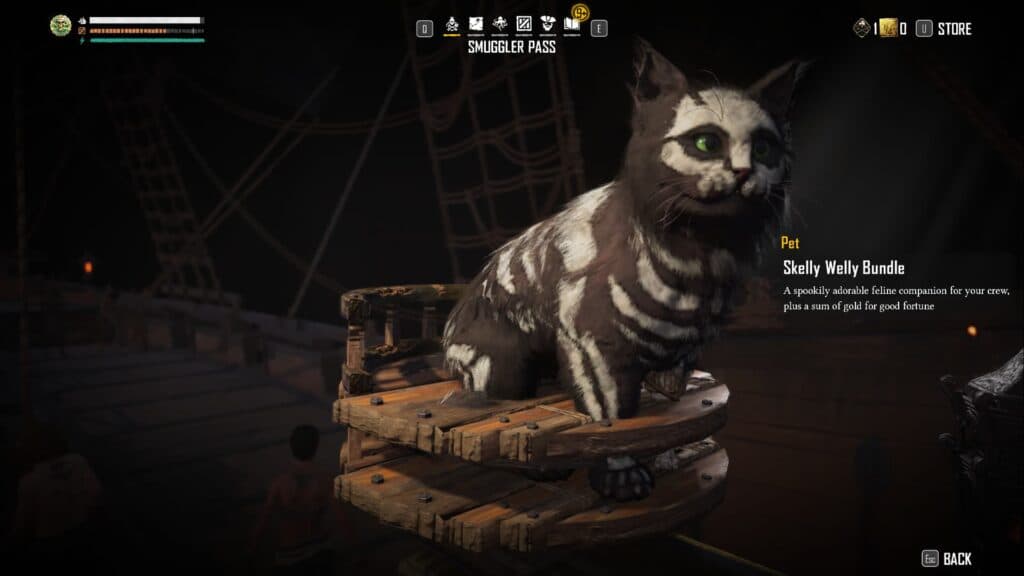Go back with the Back button
1024x576 pixels.
(956, 559)
